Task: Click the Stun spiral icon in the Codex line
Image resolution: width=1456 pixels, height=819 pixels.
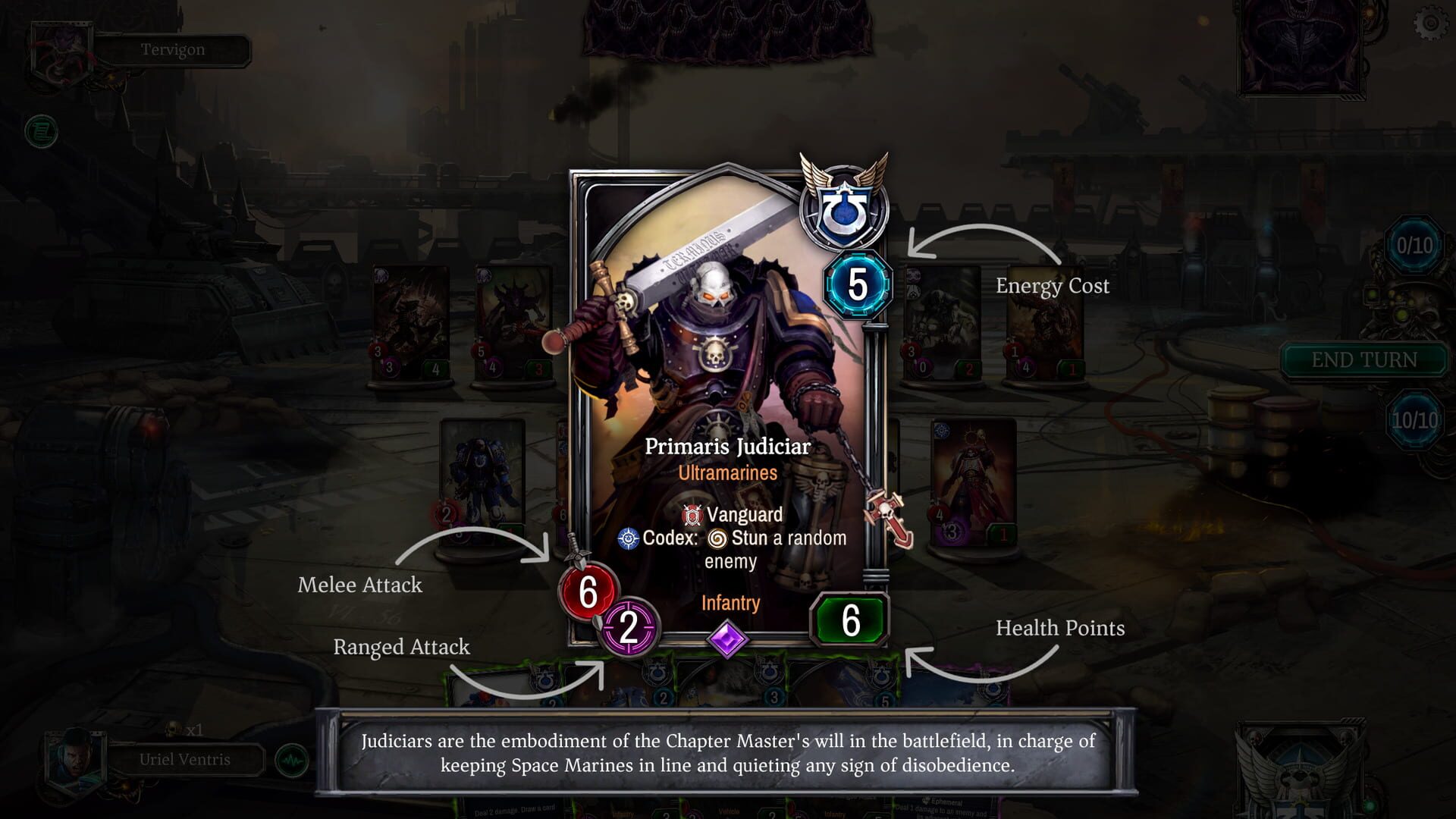Action: point(717,538)
